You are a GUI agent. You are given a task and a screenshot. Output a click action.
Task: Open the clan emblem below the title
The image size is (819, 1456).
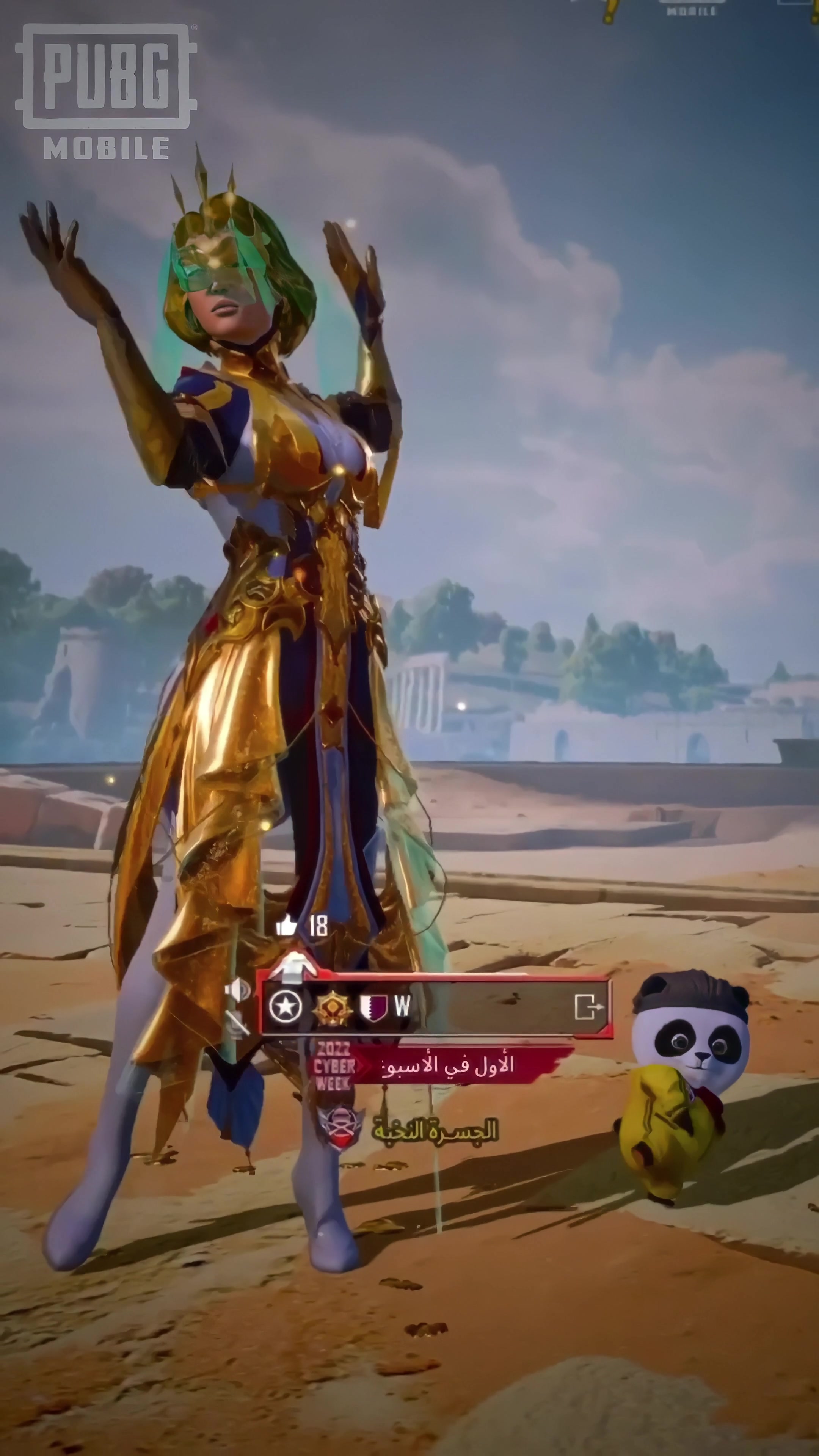click(340, 1125)
